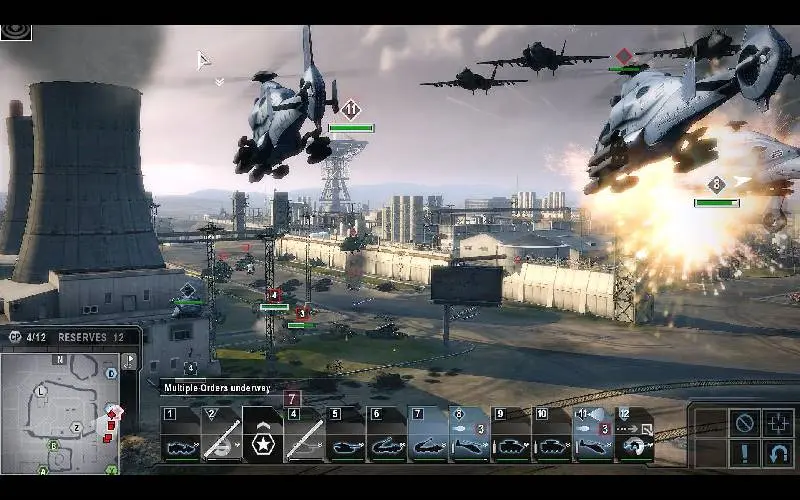Issue the U-turn retreat command
Image resolution: width=800 pixels, height=500 pixels.
(x=779, y=455)
